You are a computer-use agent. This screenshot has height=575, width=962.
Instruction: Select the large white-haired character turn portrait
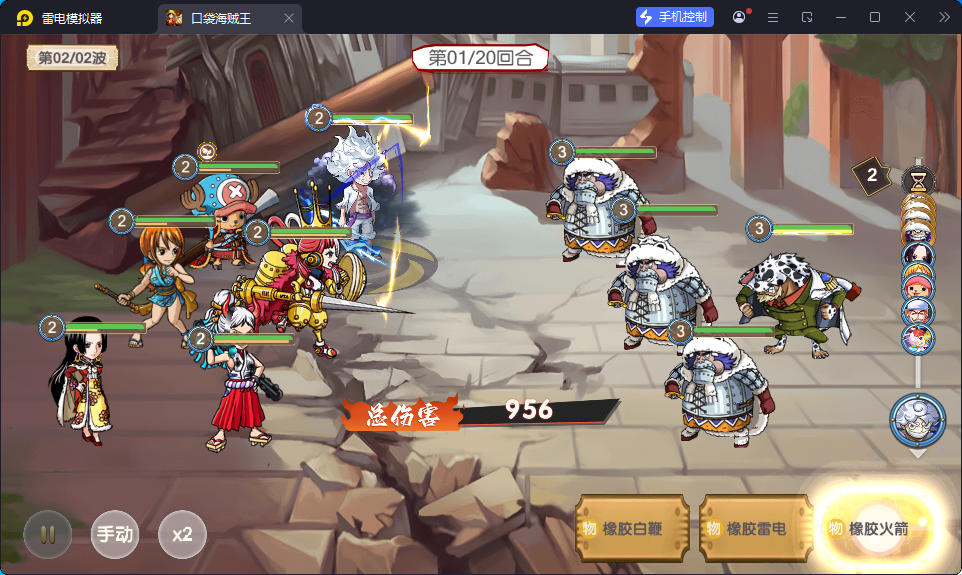tap(917, 420)
